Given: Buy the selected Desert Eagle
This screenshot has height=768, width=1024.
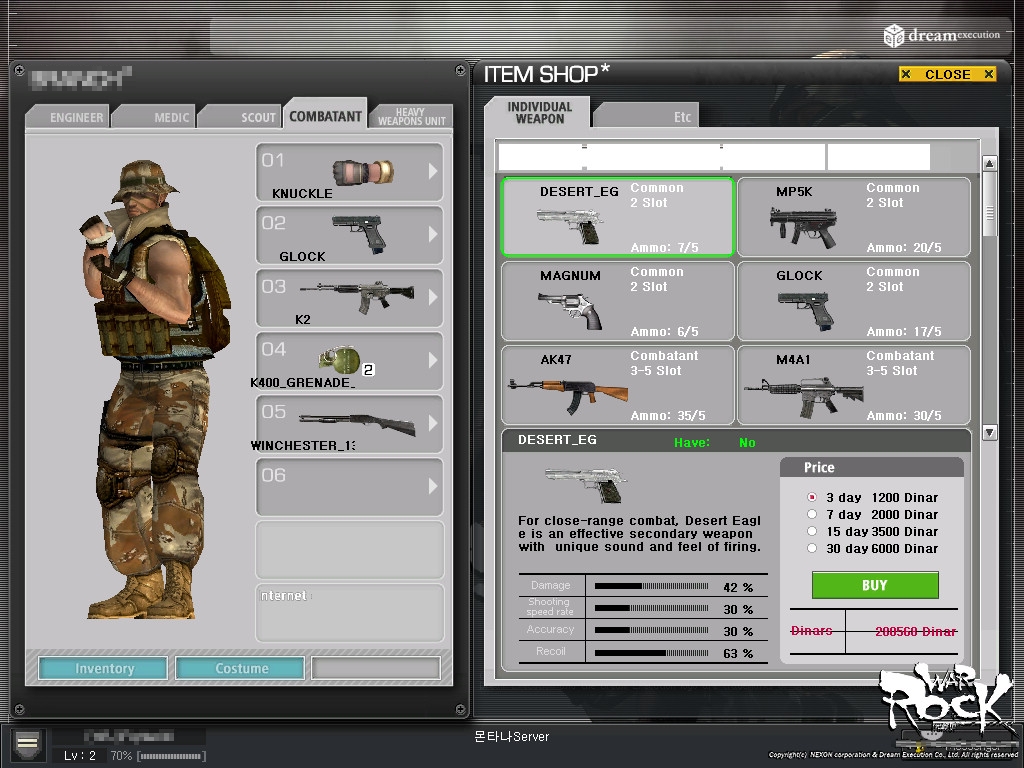Looking at the screenshot, I should (x=874, y=585).
